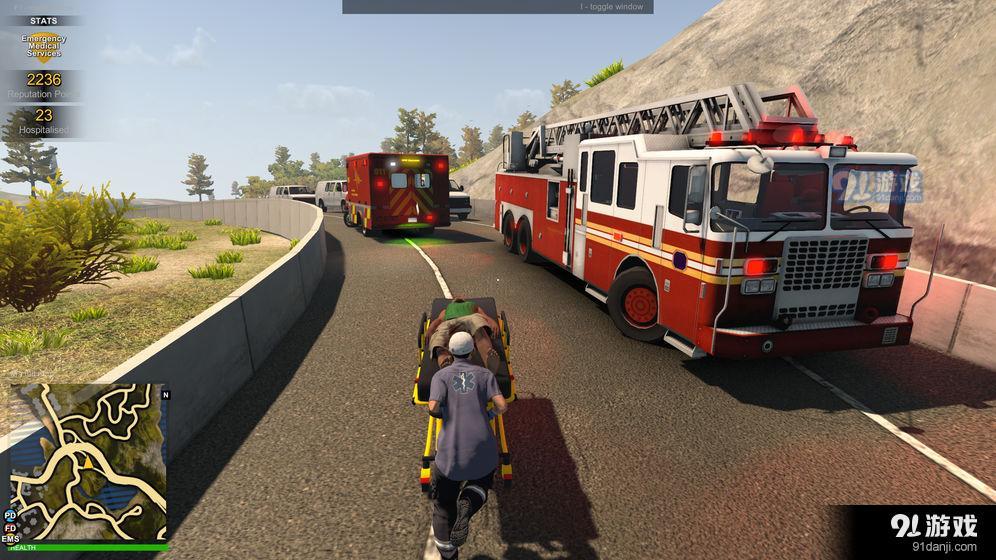Click the STATS panel header
Viewport: 996px width, 560px height.
pos(43,20)
